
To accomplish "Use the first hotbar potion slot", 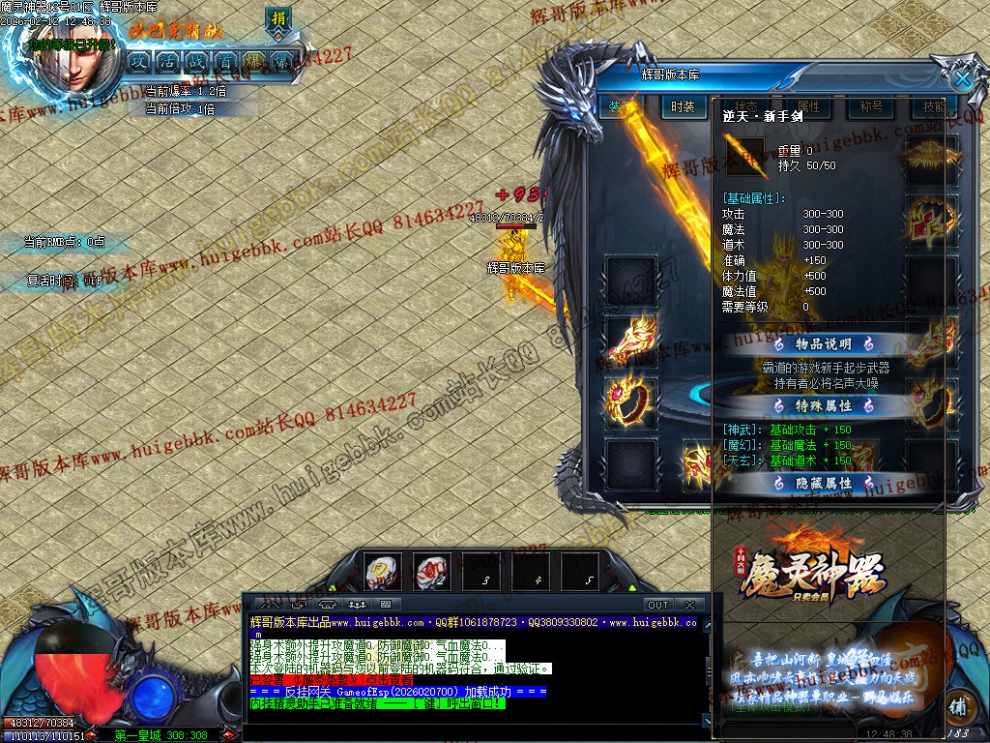I will click(383, 572).
